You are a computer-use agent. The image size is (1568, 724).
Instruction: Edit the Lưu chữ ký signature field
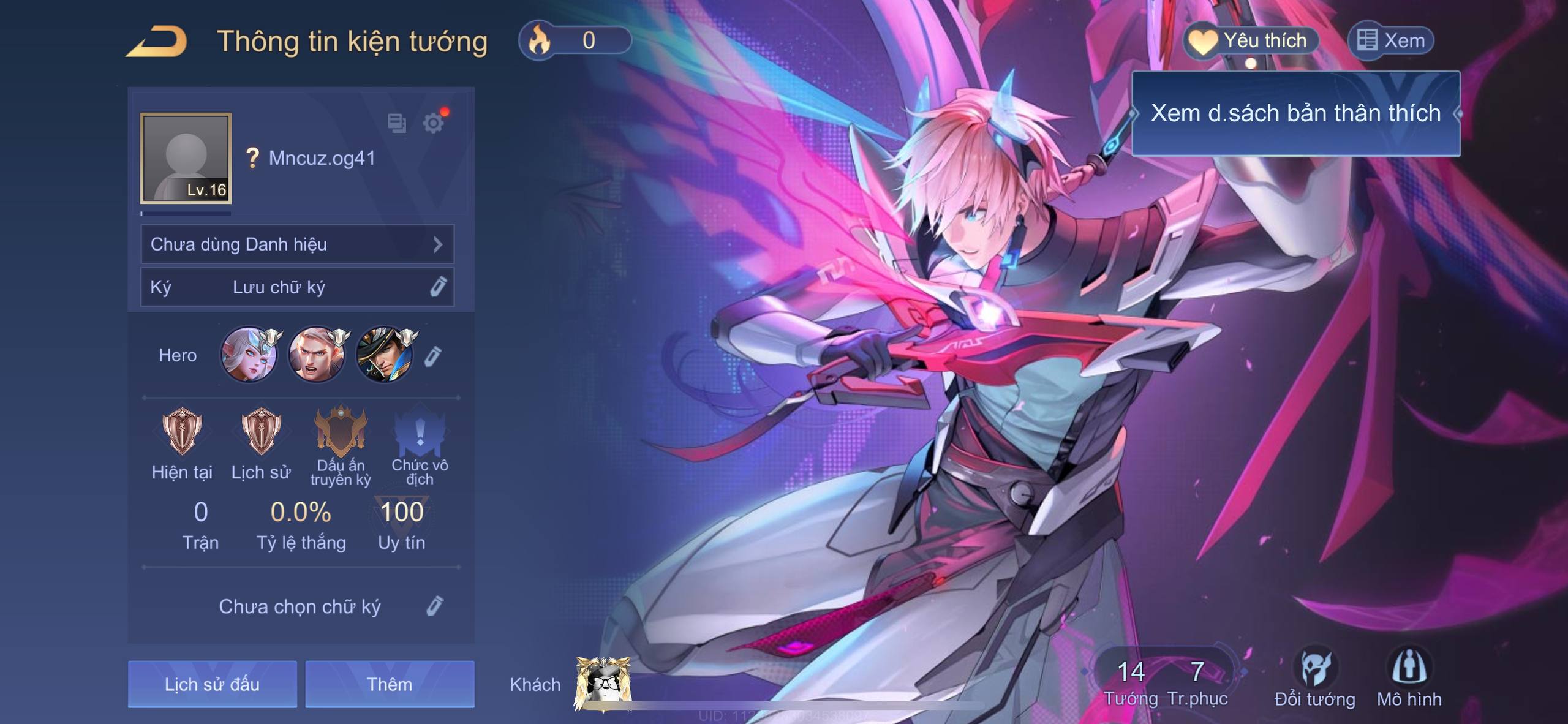pyautogui.click(x=437, y=287)
